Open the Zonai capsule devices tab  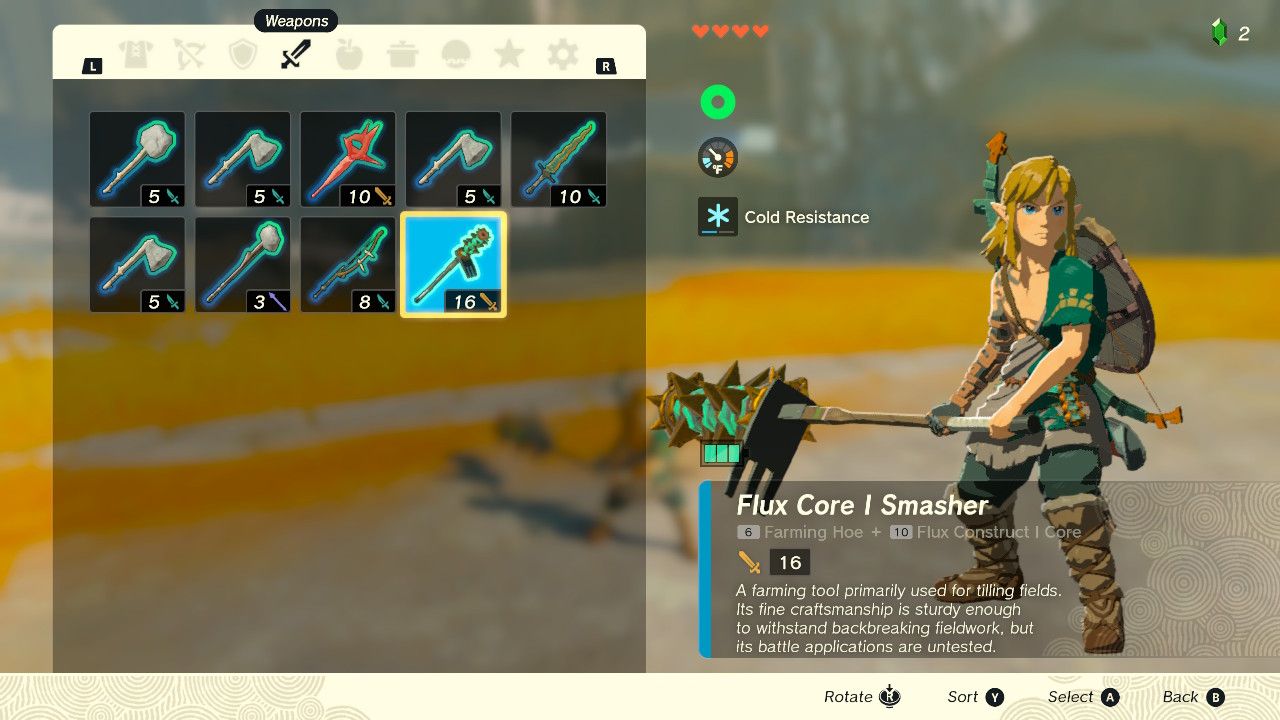(456, 55)
